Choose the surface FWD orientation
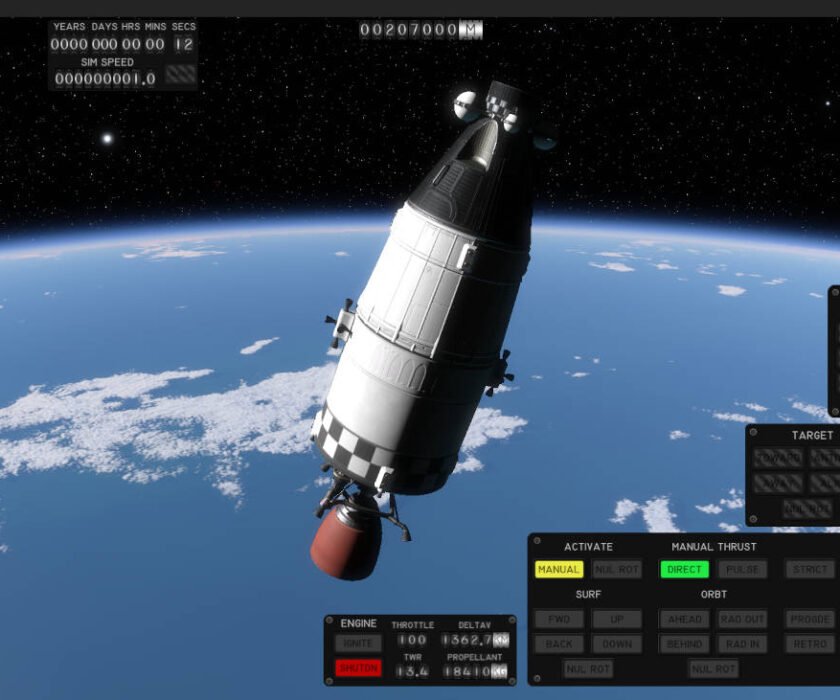 559,620
